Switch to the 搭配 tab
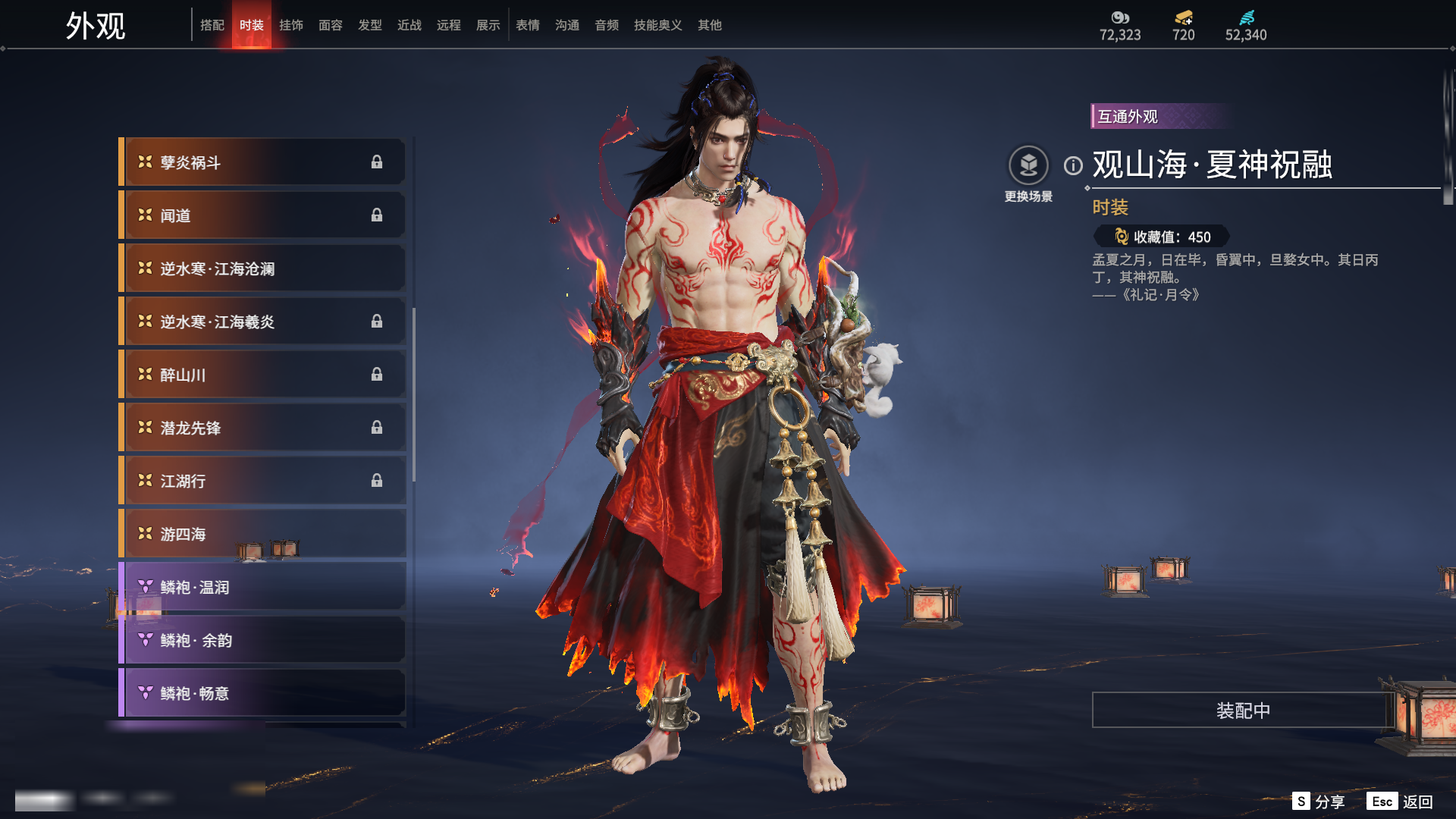Screen dimensions: 1456x819 pyautogui.click(x=212, y=25)
